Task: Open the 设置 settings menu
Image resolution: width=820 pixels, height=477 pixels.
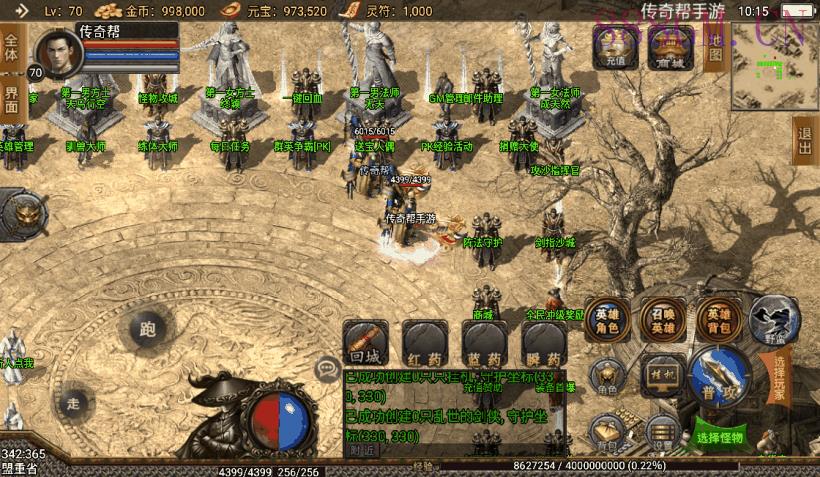Action: 661,431
